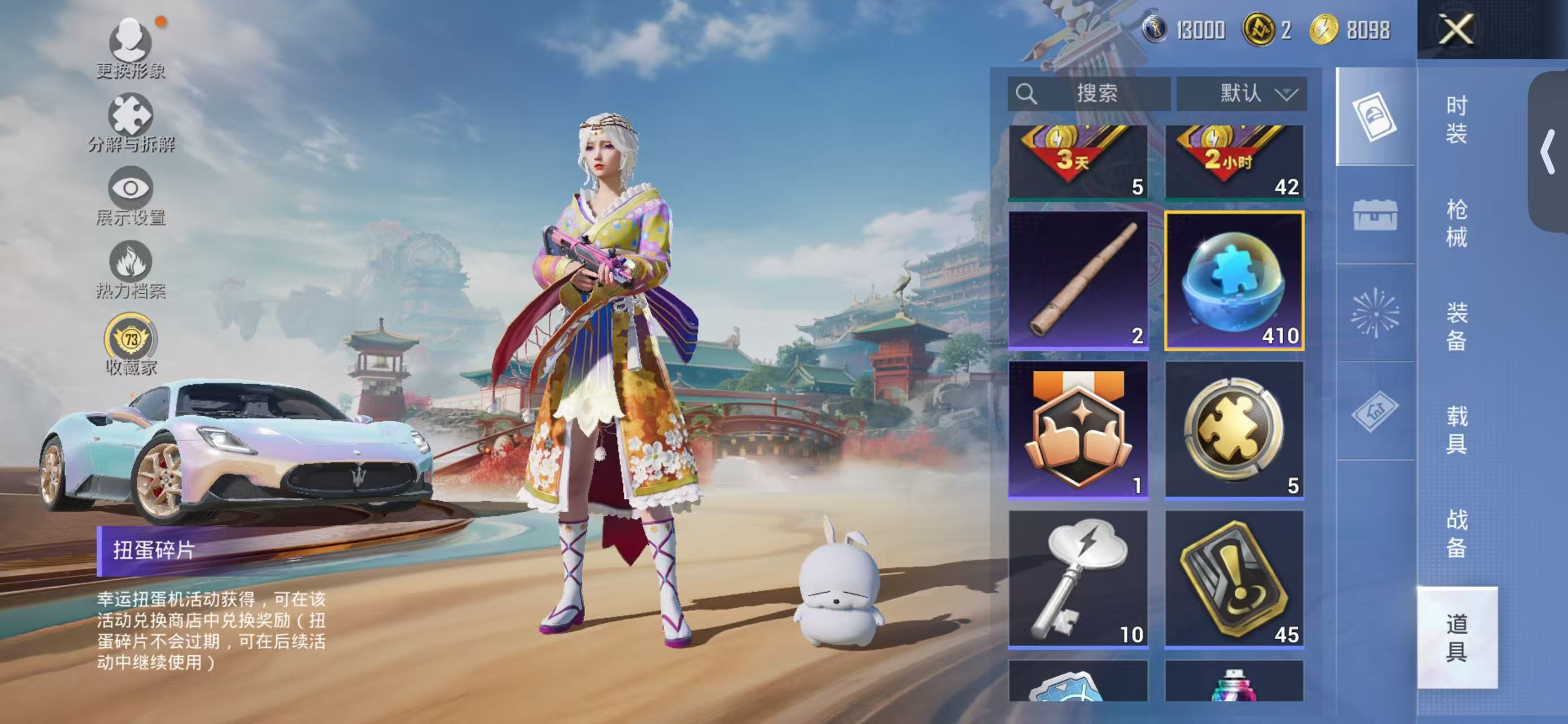The width and height of the screenshot is (1568, 724).
Task: Open the 收藏家 collector badge
Action: point(130,344)
